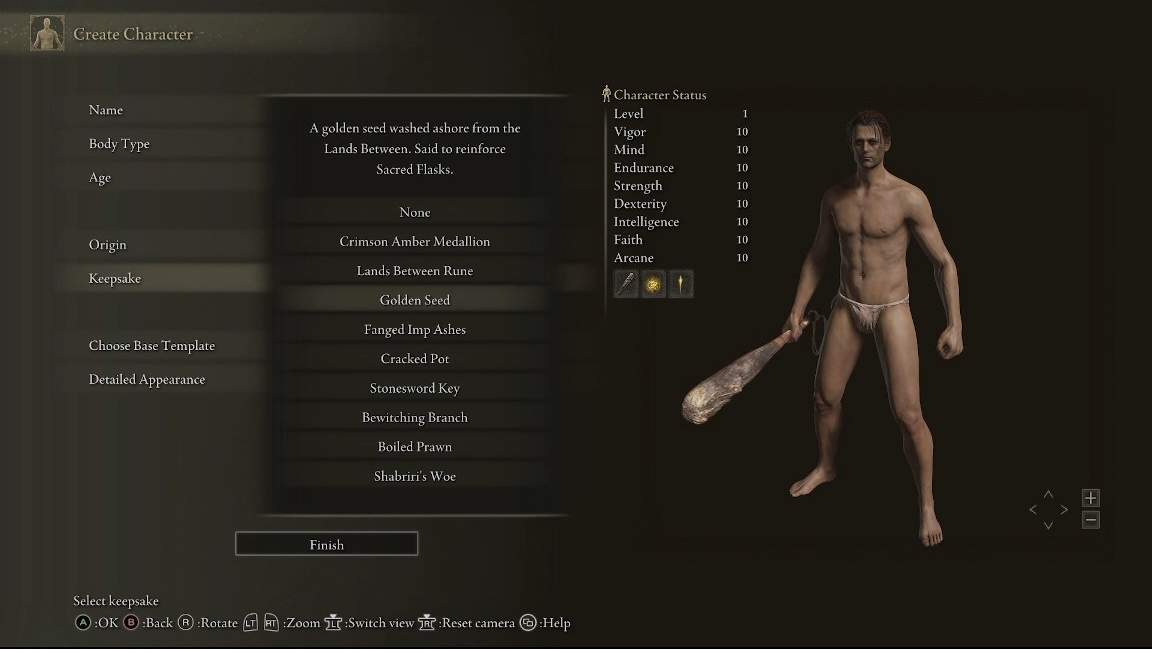Select the Name menu entry

click(x=106, y=110)
